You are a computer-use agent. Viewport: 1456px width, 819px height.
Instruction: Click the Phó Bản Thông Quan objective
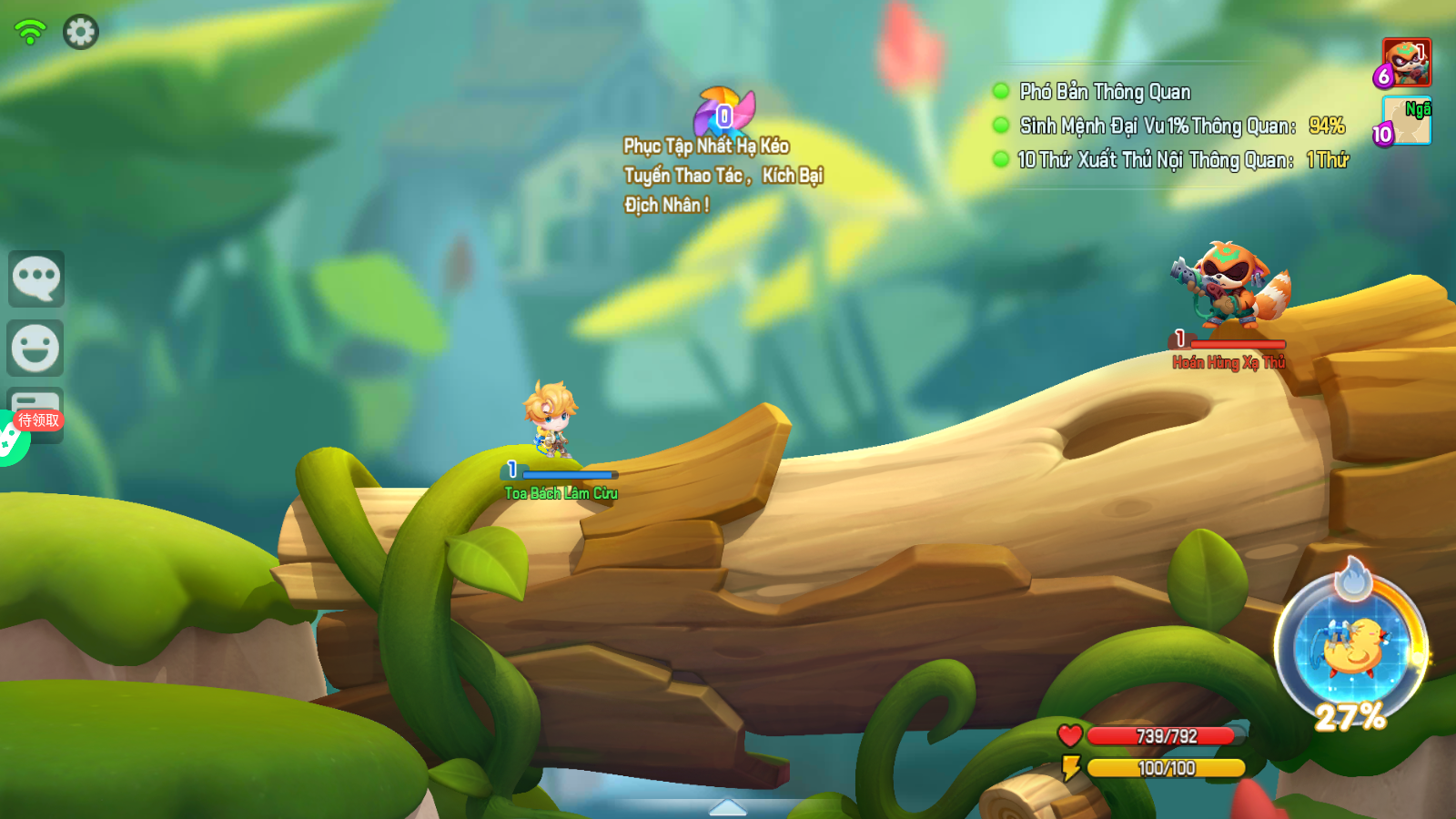point(1105,92)
